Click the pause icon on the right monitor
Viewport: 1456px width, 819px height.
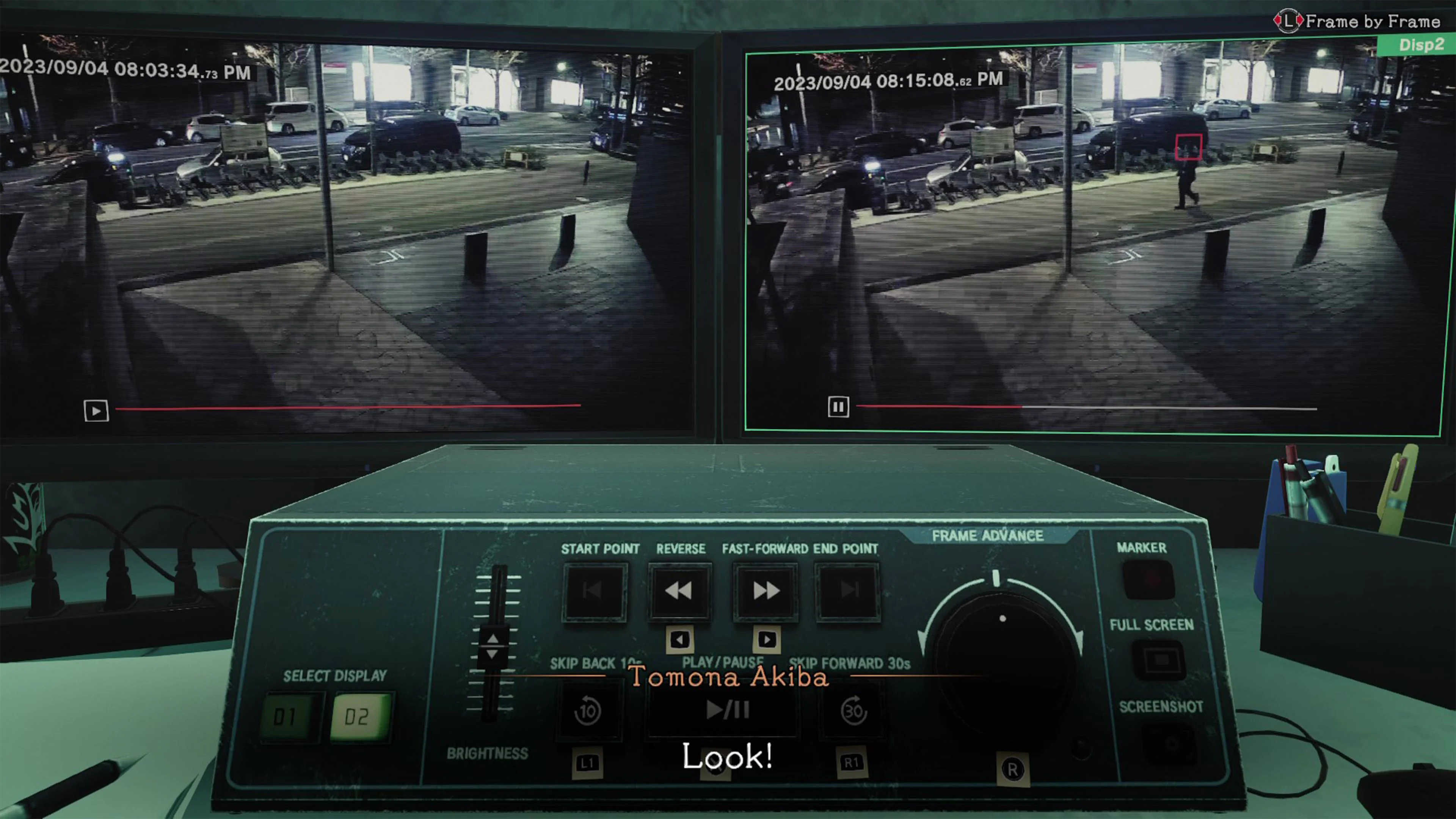pyautogui.click(x=838, y=407)
